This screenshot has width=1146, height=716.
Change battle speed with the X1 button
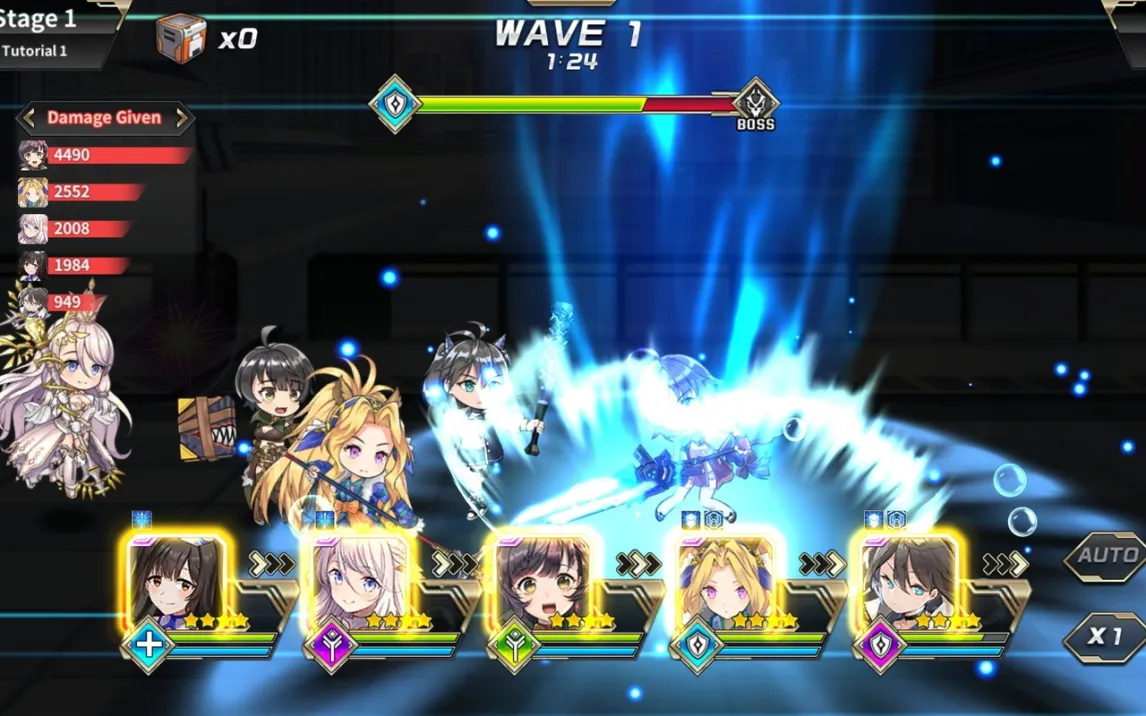click(1104, 637)
